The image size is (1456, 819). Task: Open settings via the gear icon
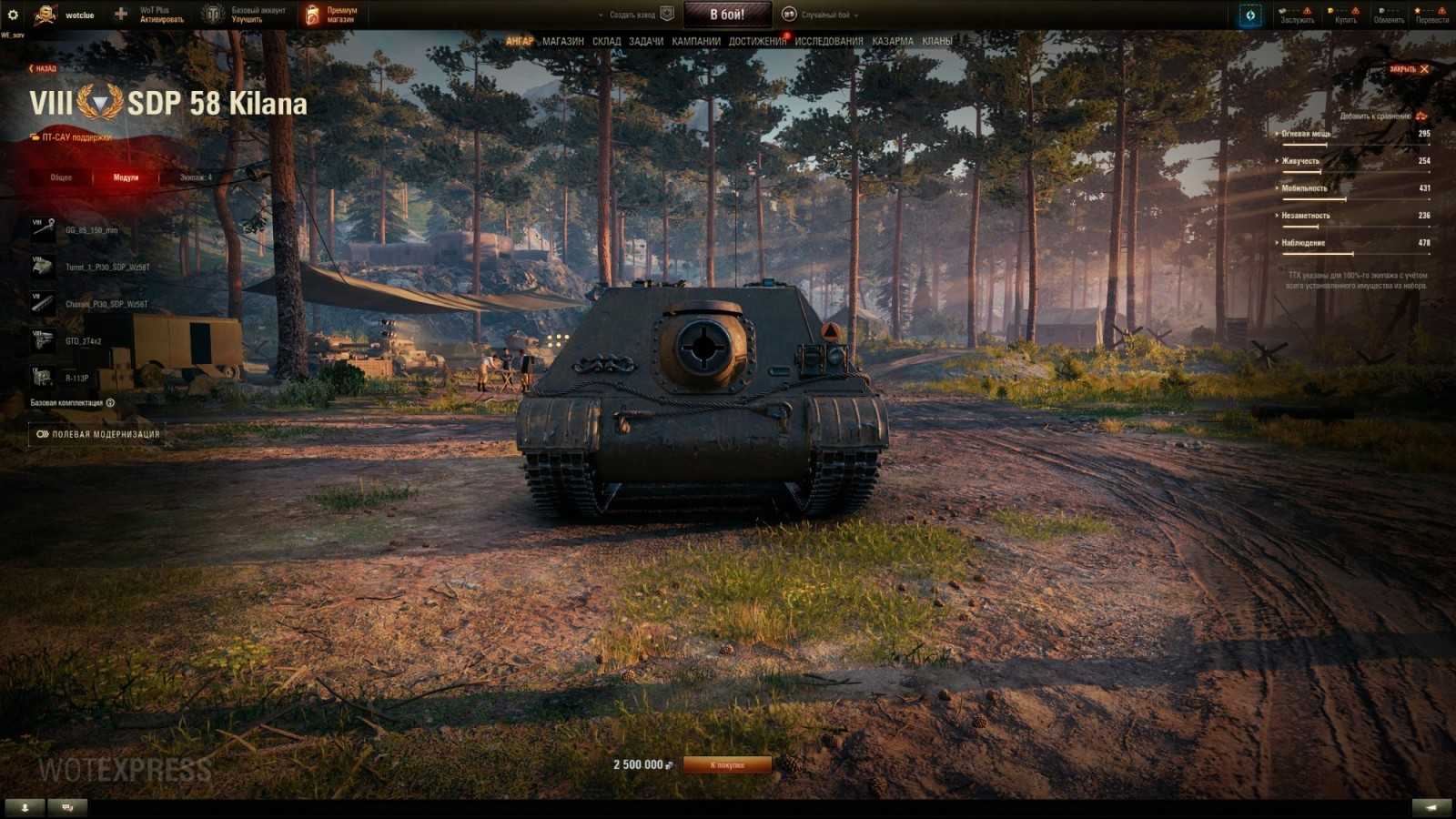pos(12,13)
